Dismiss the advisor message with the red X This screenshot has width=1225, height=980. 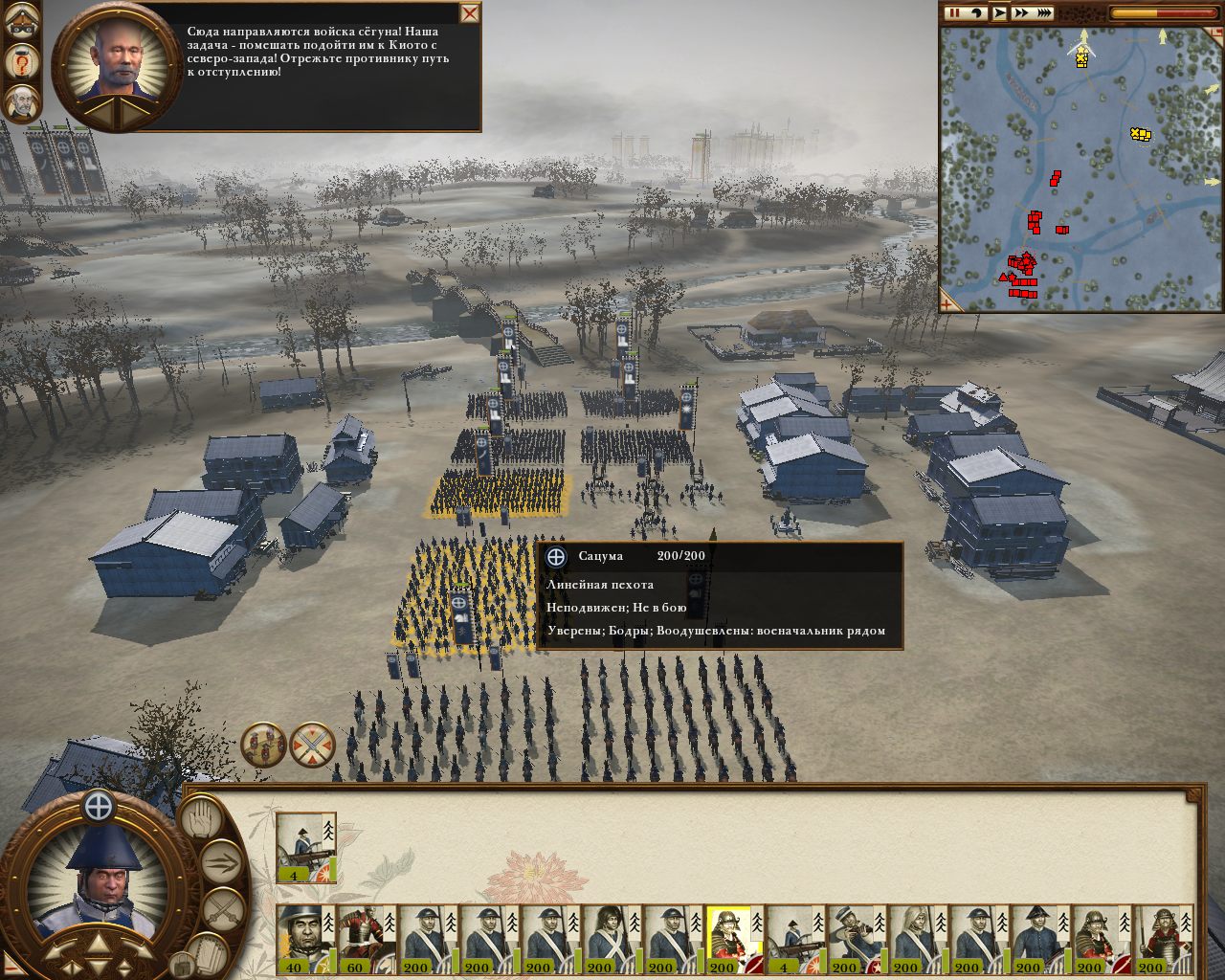[x=468, y=13]
